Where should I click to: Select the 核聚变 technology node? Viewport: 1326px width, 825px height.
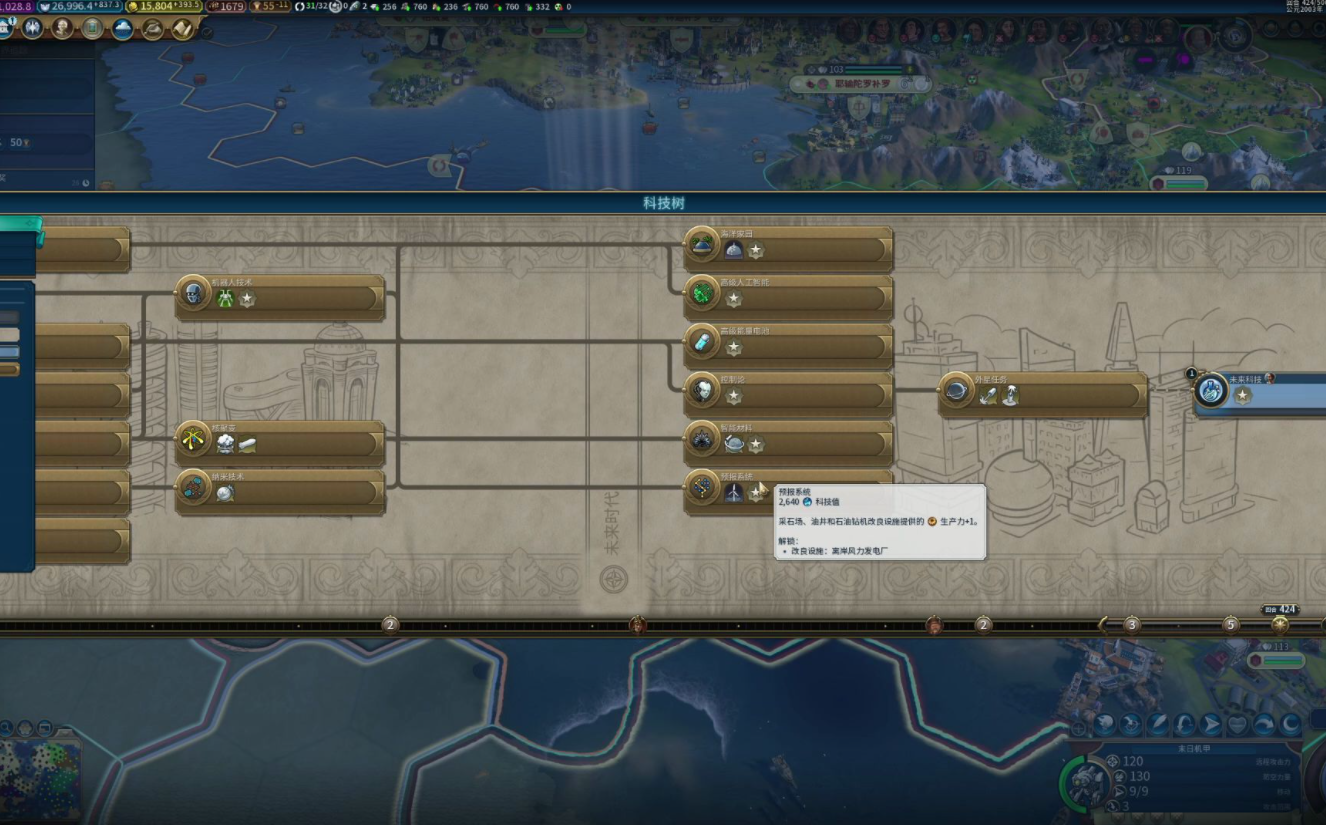click(x=280, y=442)
